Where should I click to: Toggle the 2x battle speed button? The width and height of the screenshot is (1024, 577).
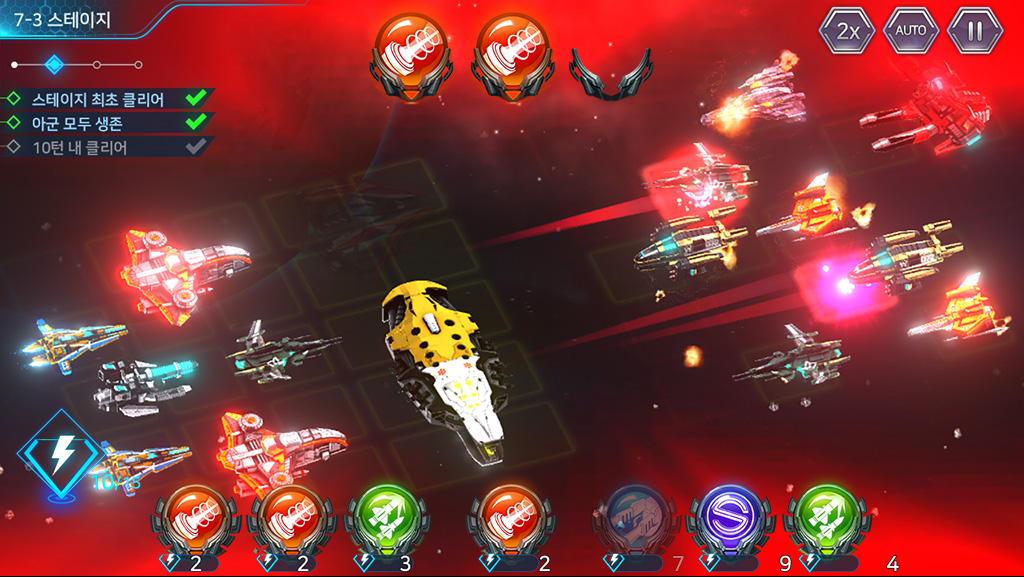(x=848, y=31)
